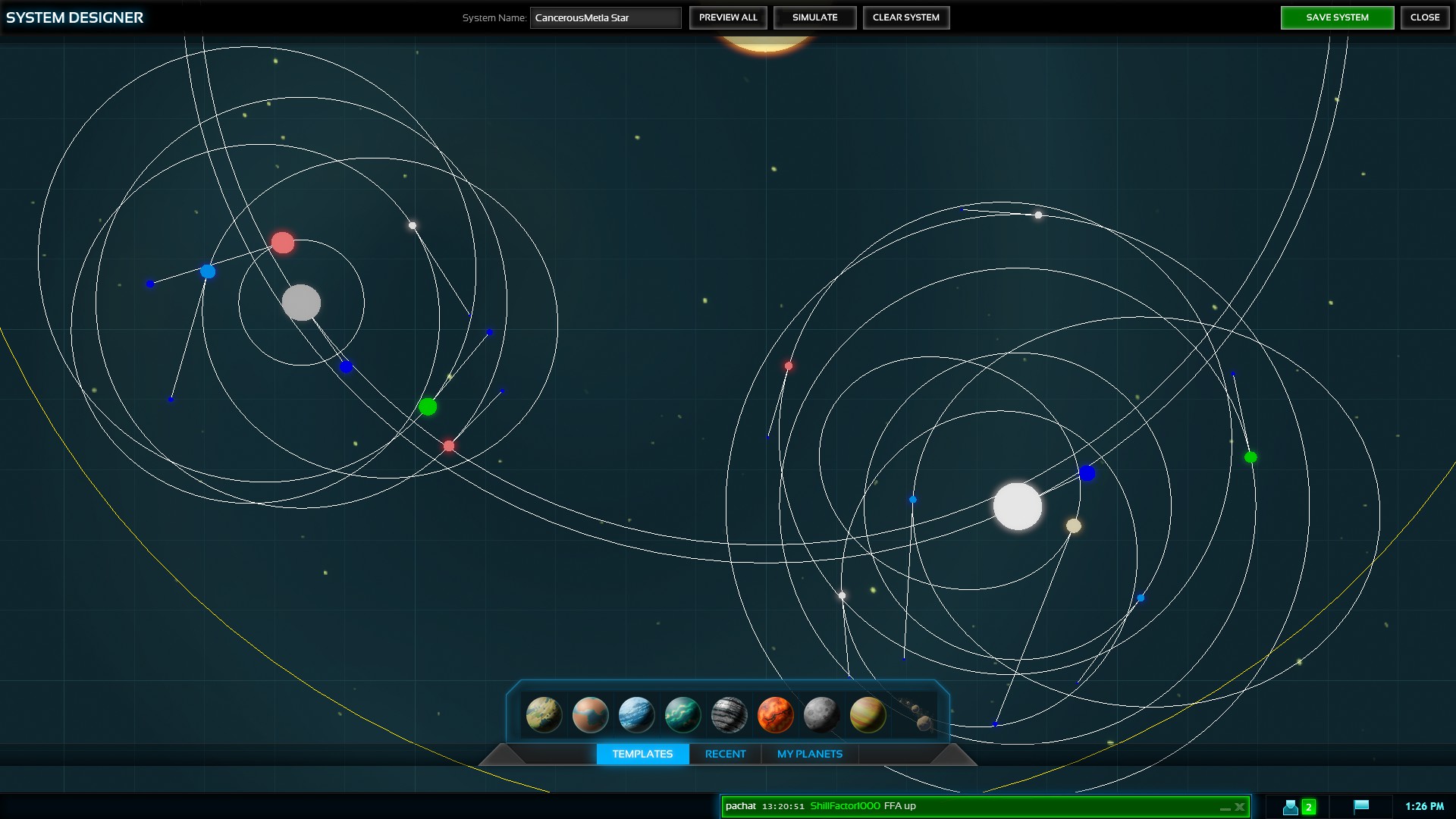Clear the system with Clear System
The width and height of the screenshot is (1456, 819).
point(905,17)
